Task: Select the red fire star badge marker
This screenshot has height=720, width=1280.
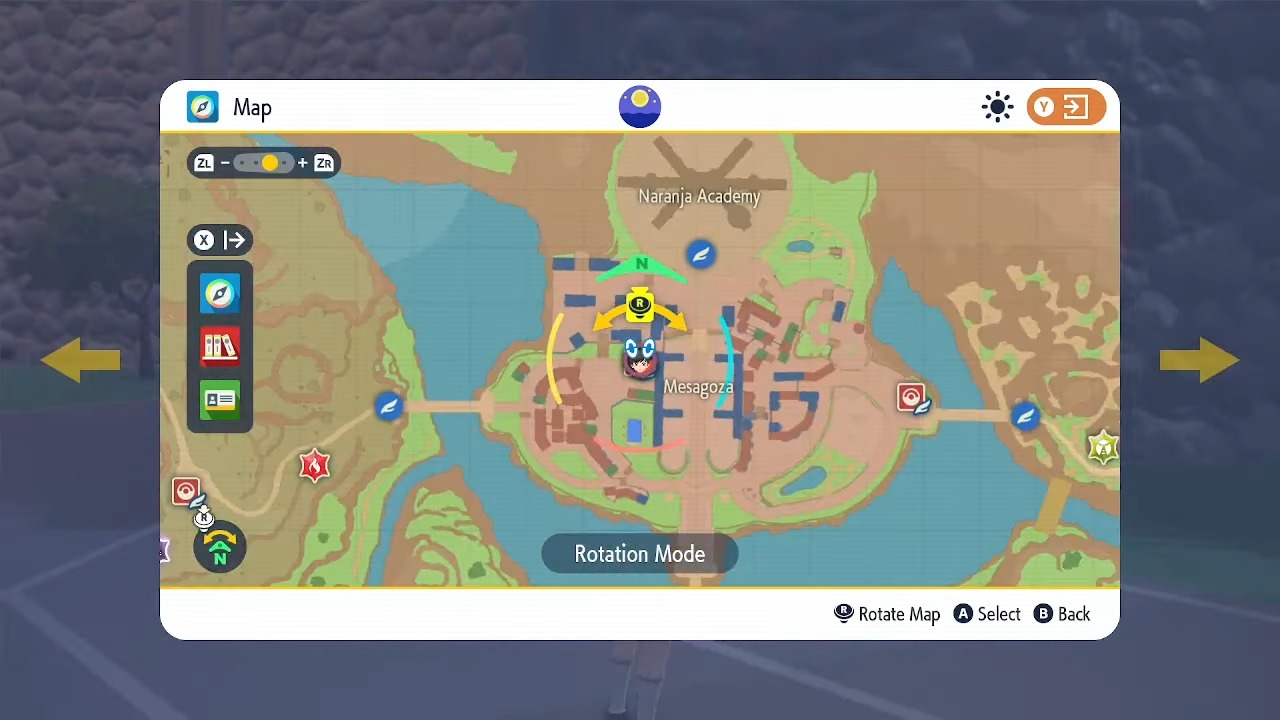Action: click(314, 465)
